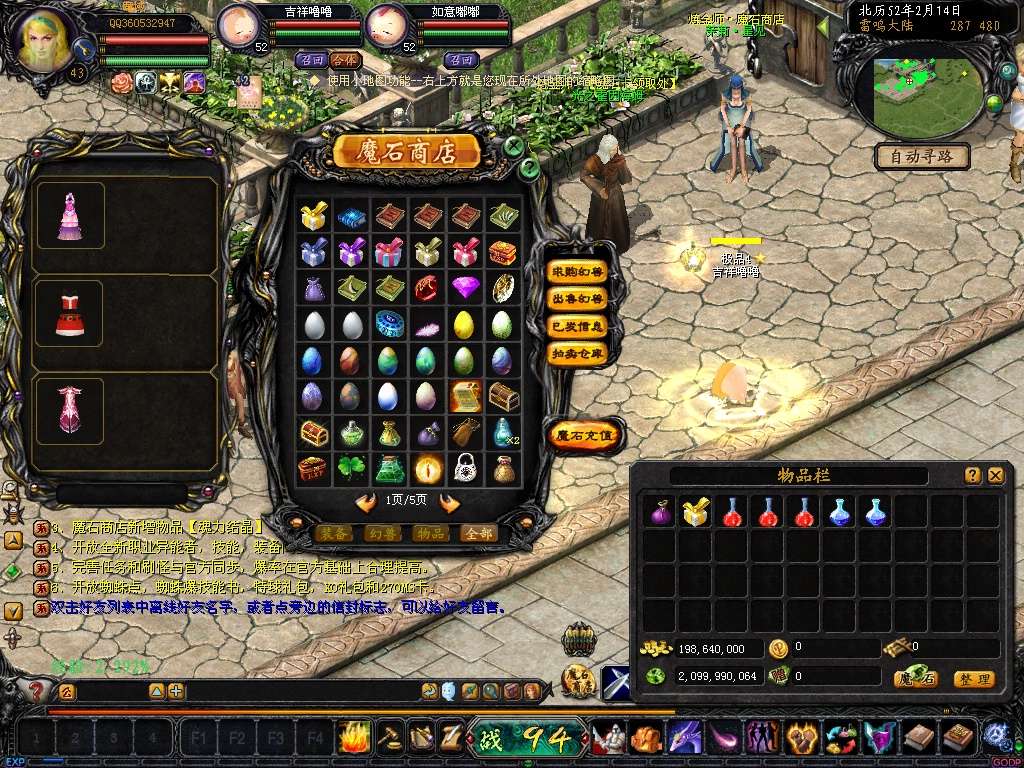
Task: Click the minimap in the corner
Action: point(926,86)
